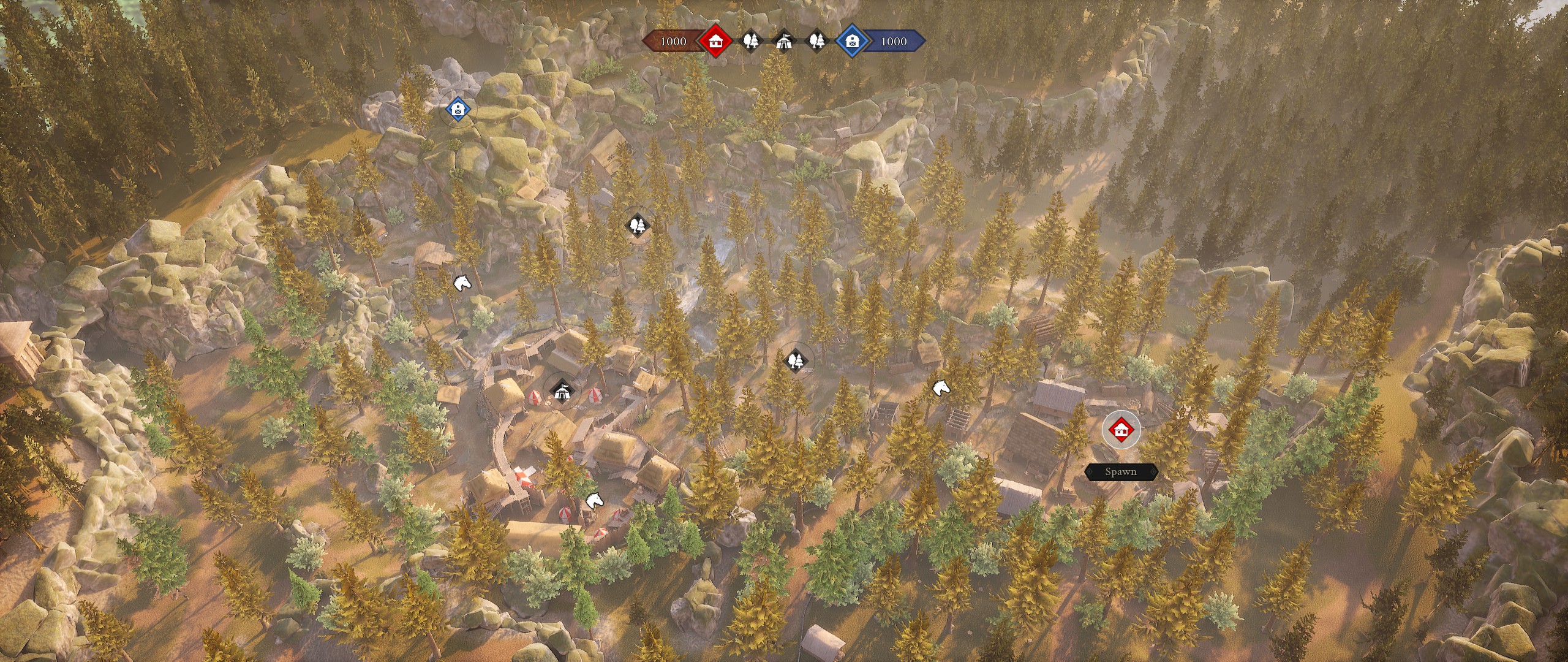Select the tent icon in the objective bar
This screenshot has height=662, width=1568.
point(783,41)
